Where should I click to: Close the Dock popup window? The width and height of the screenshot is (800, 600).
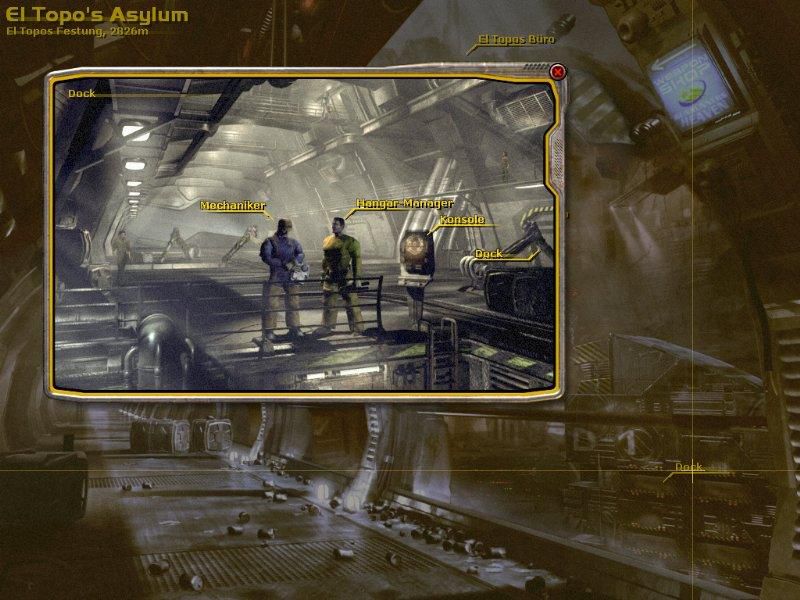click(x=558, y=71)
